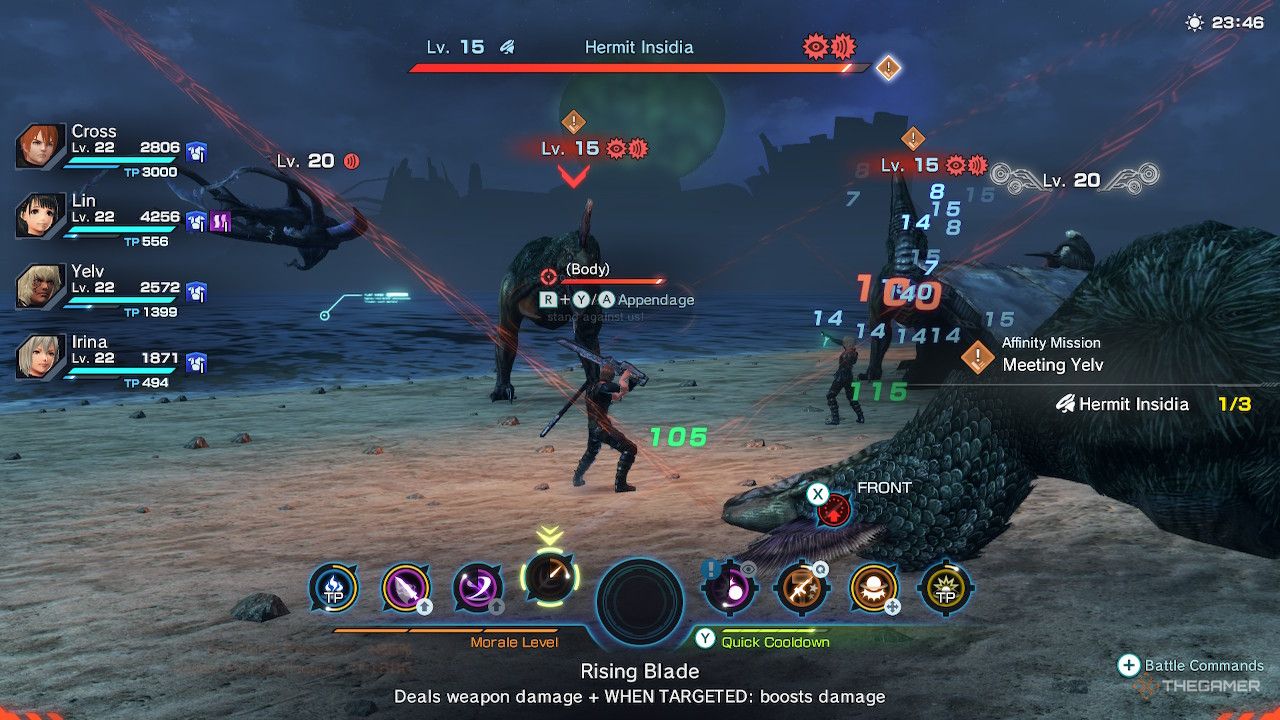This screenshot has height=720, width=1280.
Task: Use the orange rifle ranged art
Action: 800,588
